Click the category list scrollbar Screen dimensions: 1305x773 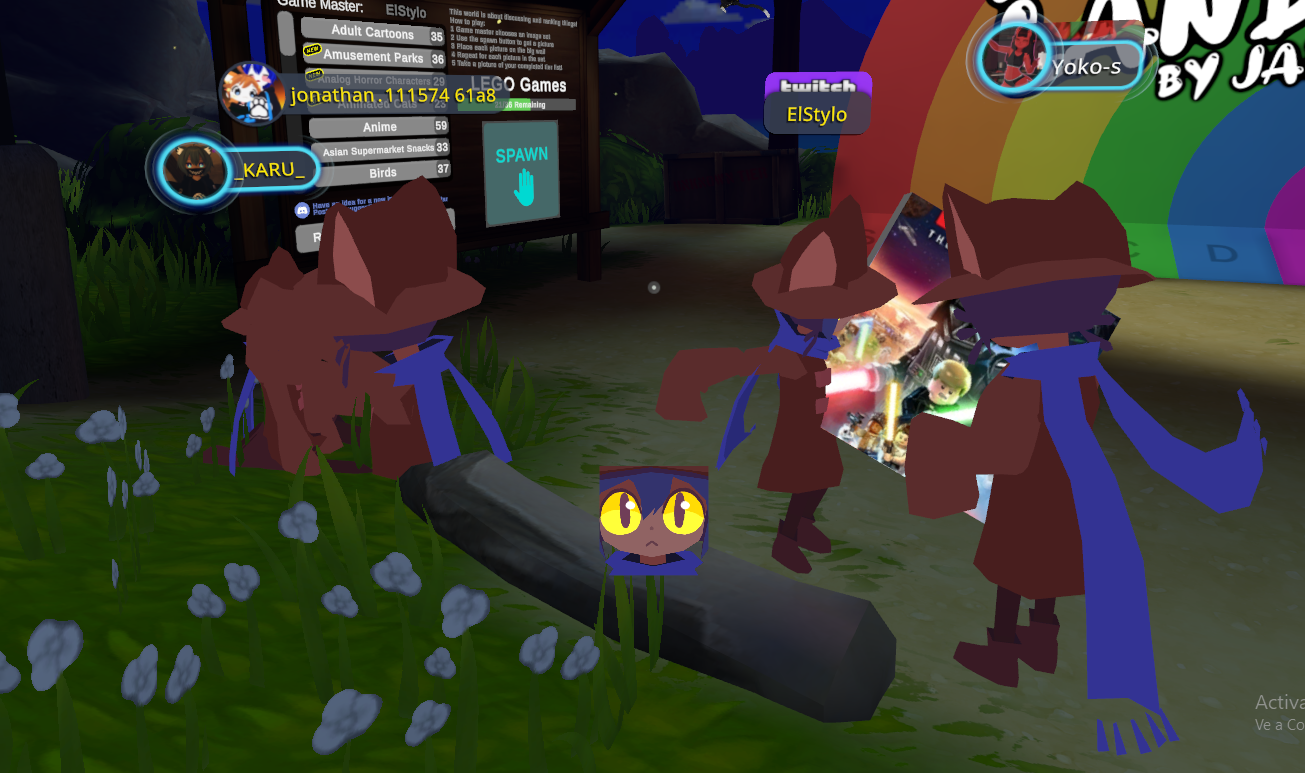coord(286,35)
